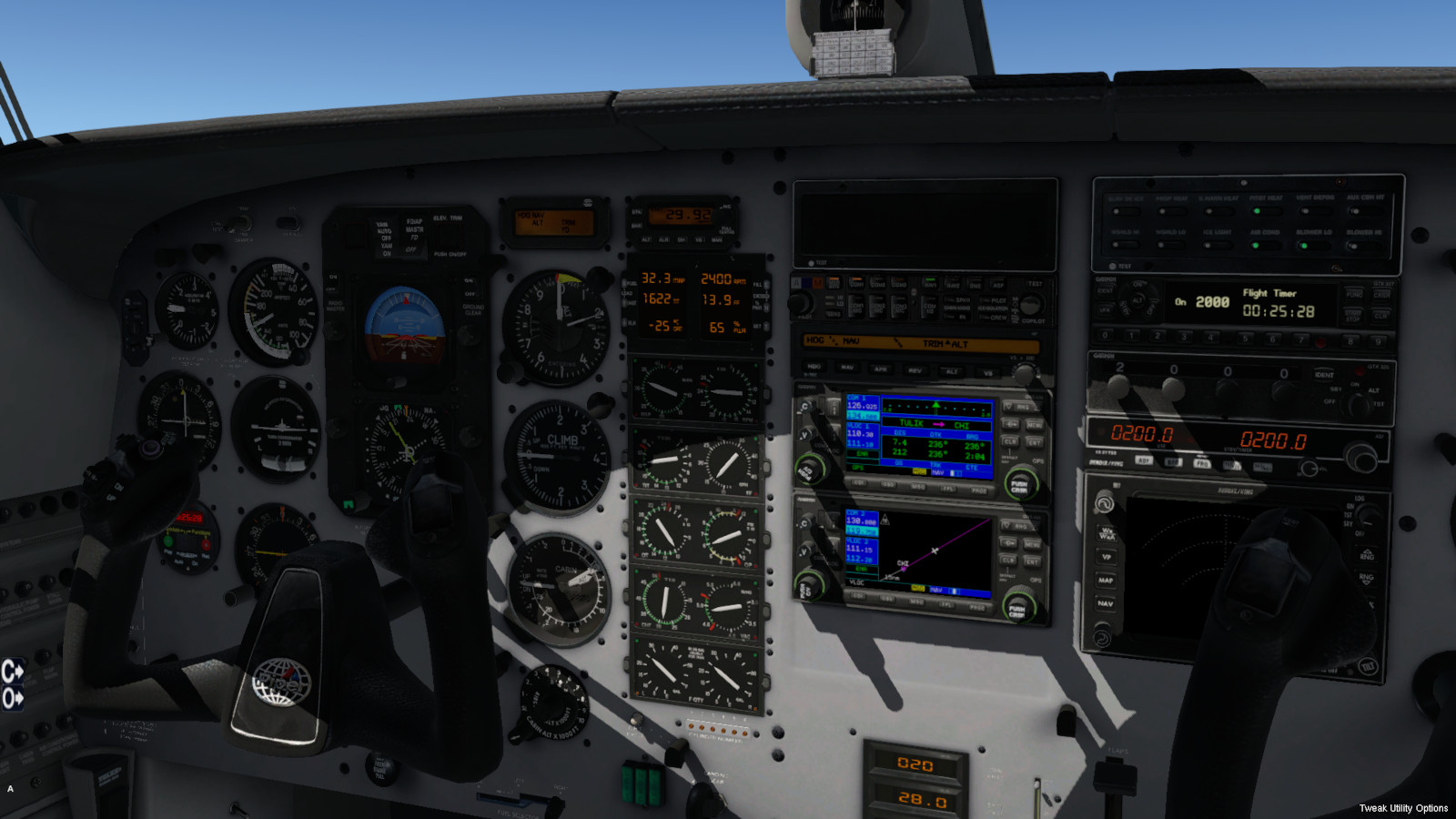Open Tweak Utility Options

pyautogui.click(x=1403, y=808)
